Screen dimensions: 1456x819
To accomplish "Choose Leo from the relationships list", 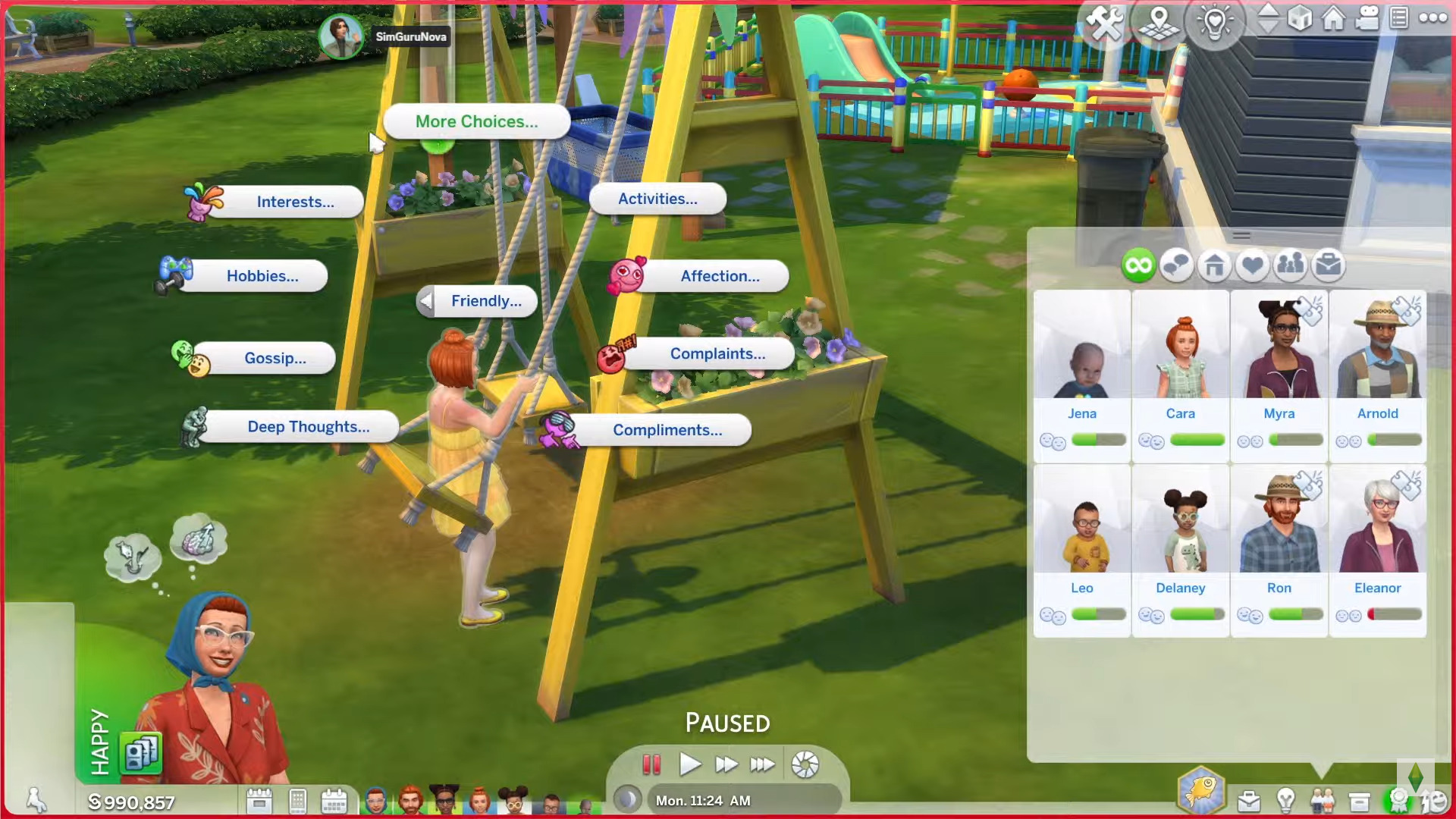I will click(x=1081, y=531).
